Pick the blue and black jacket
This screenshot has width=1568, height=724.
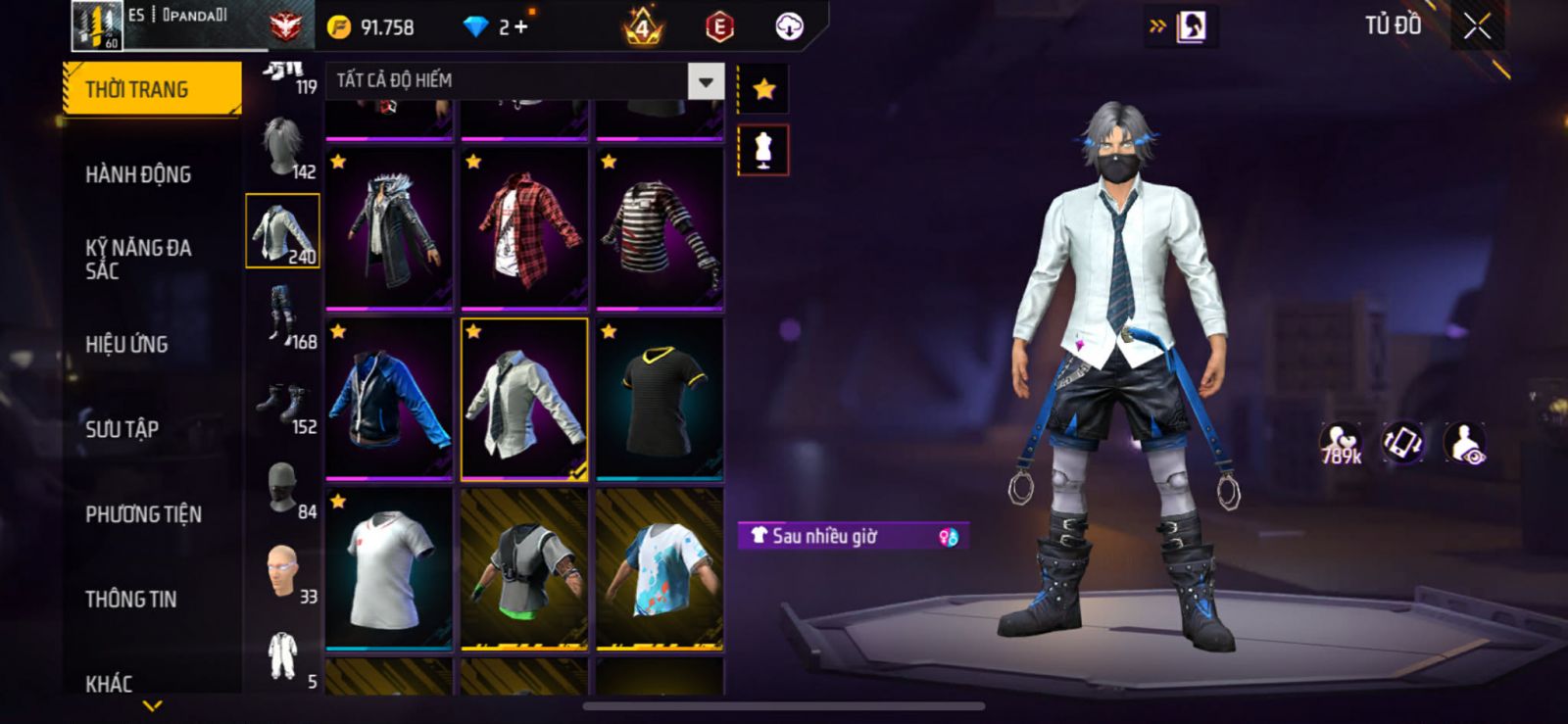389,400
